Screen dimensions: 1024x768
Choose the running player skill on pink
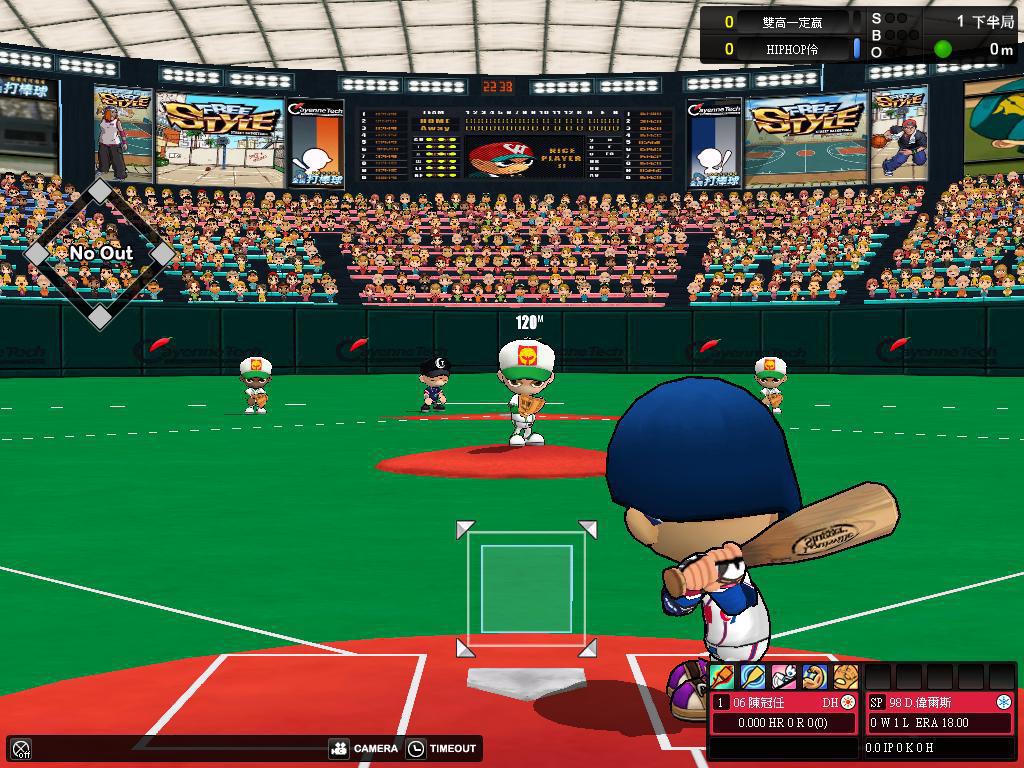tap(784, 677)
